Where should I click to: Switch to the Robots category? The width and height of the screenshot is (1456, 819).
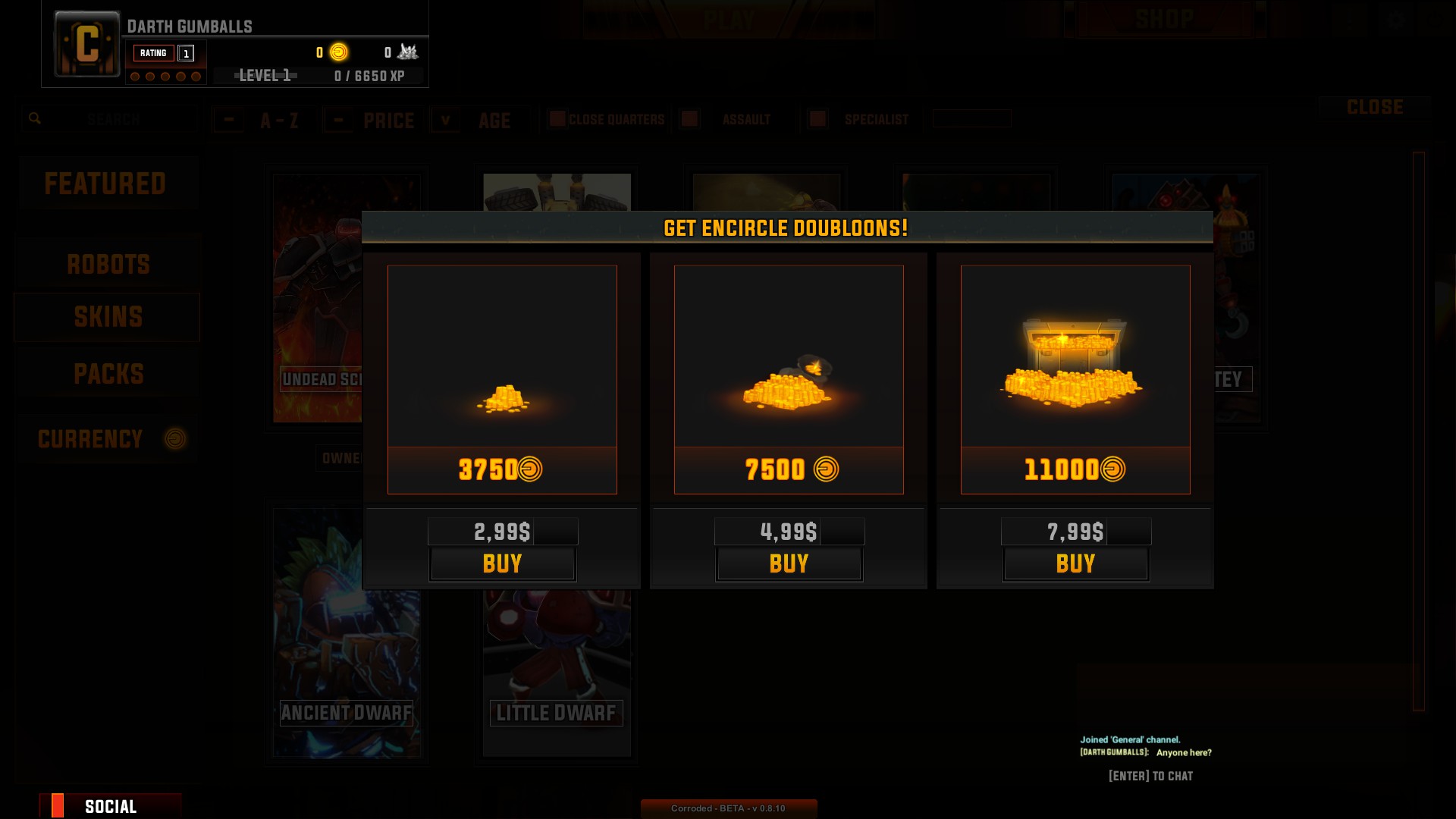click(108, 265)
